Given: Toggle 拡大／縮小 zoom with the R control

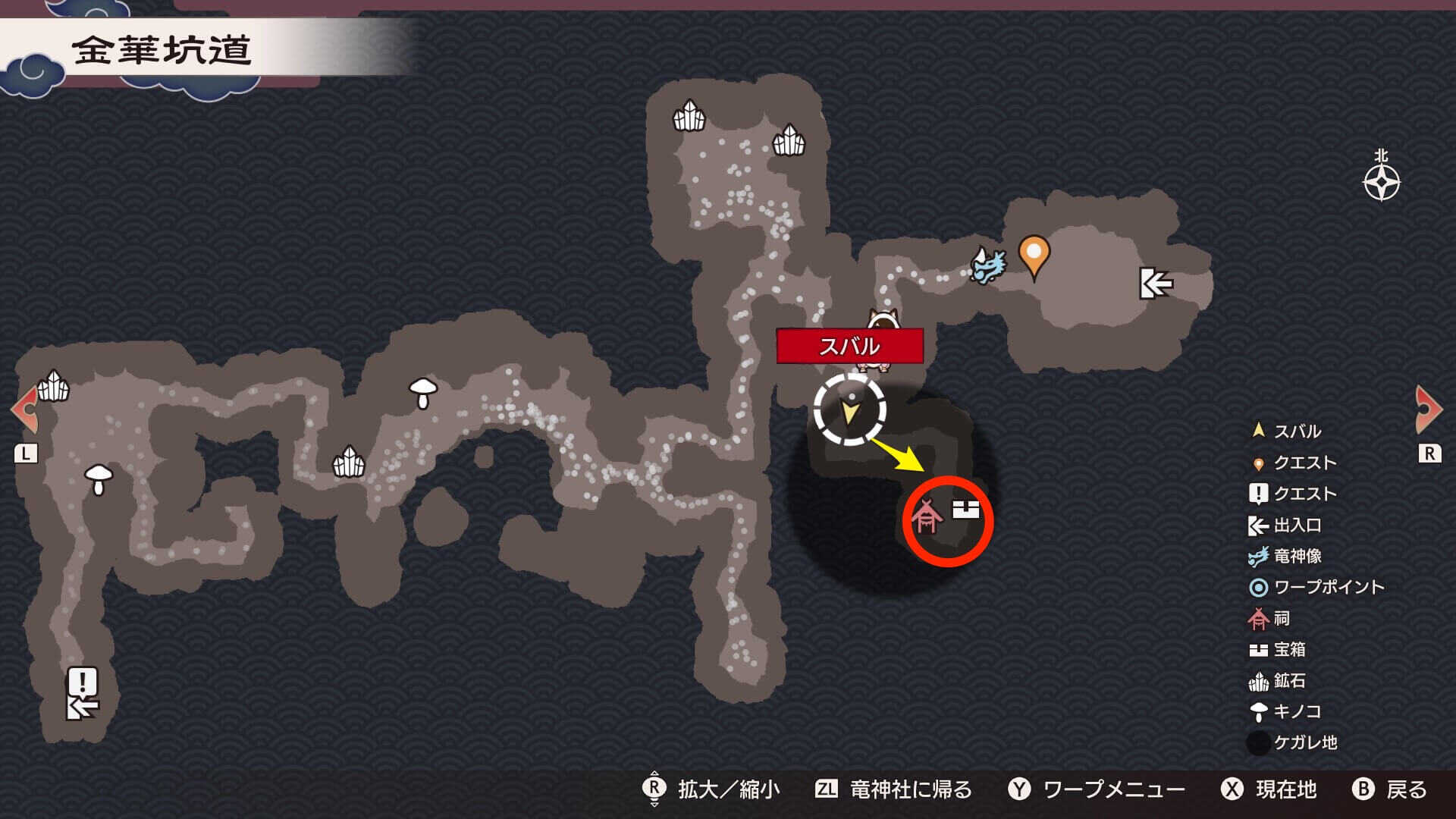Looking at the screenshot, I should pos(728,789).
